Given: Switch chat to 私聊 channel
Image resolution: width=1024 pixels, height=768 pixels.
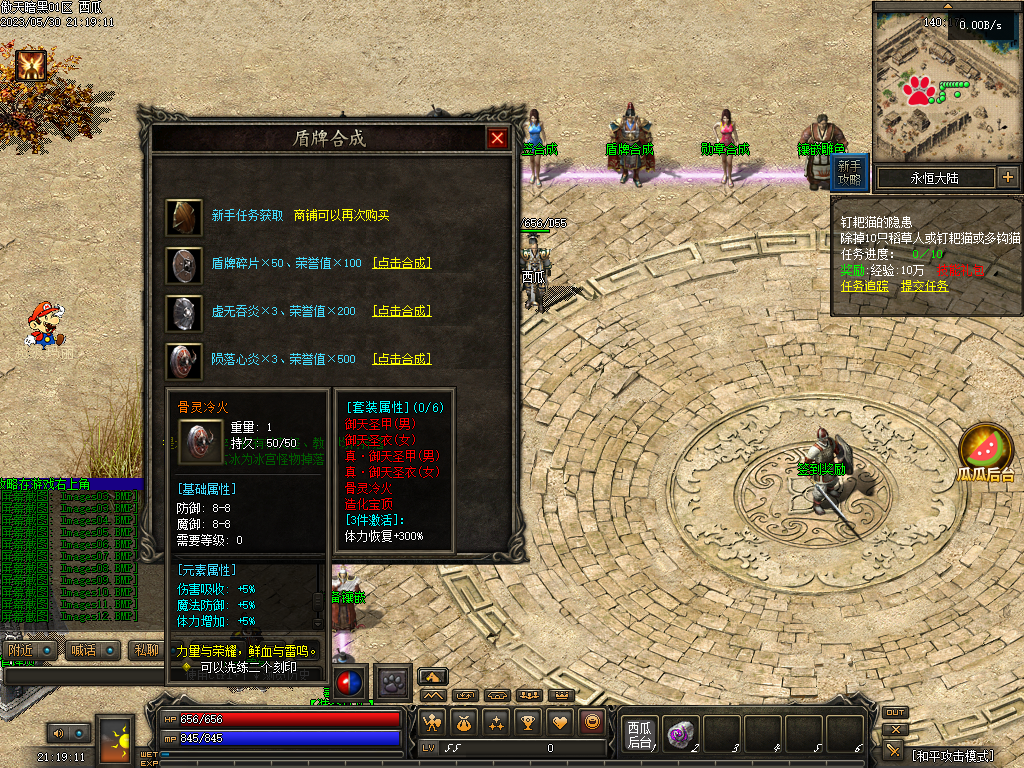Looking at the screenshot, I should point(145,650).
